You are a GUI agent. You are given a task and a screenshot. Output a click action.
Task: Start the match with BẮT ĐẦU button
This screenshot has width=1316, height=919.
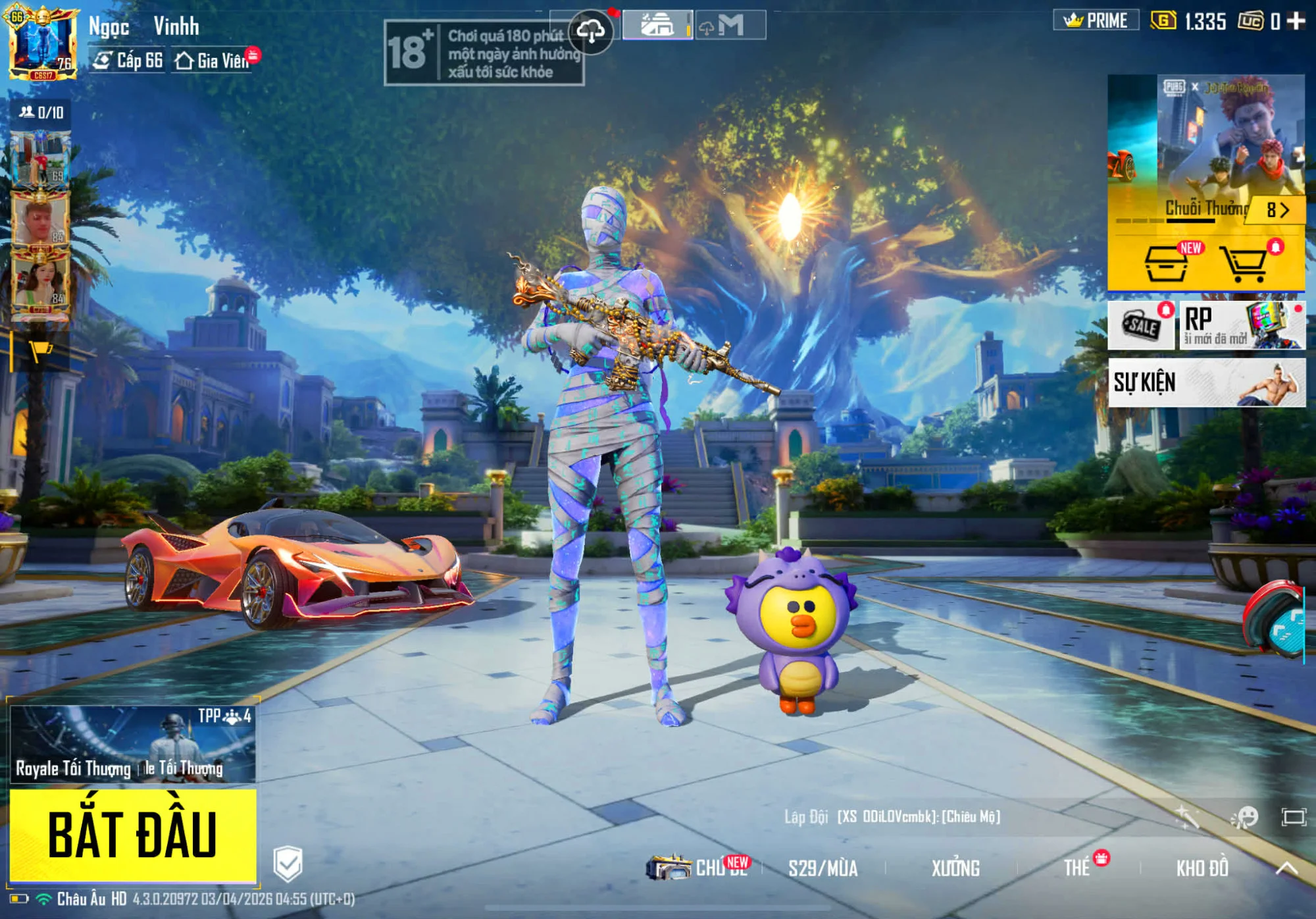coord(132,834)
